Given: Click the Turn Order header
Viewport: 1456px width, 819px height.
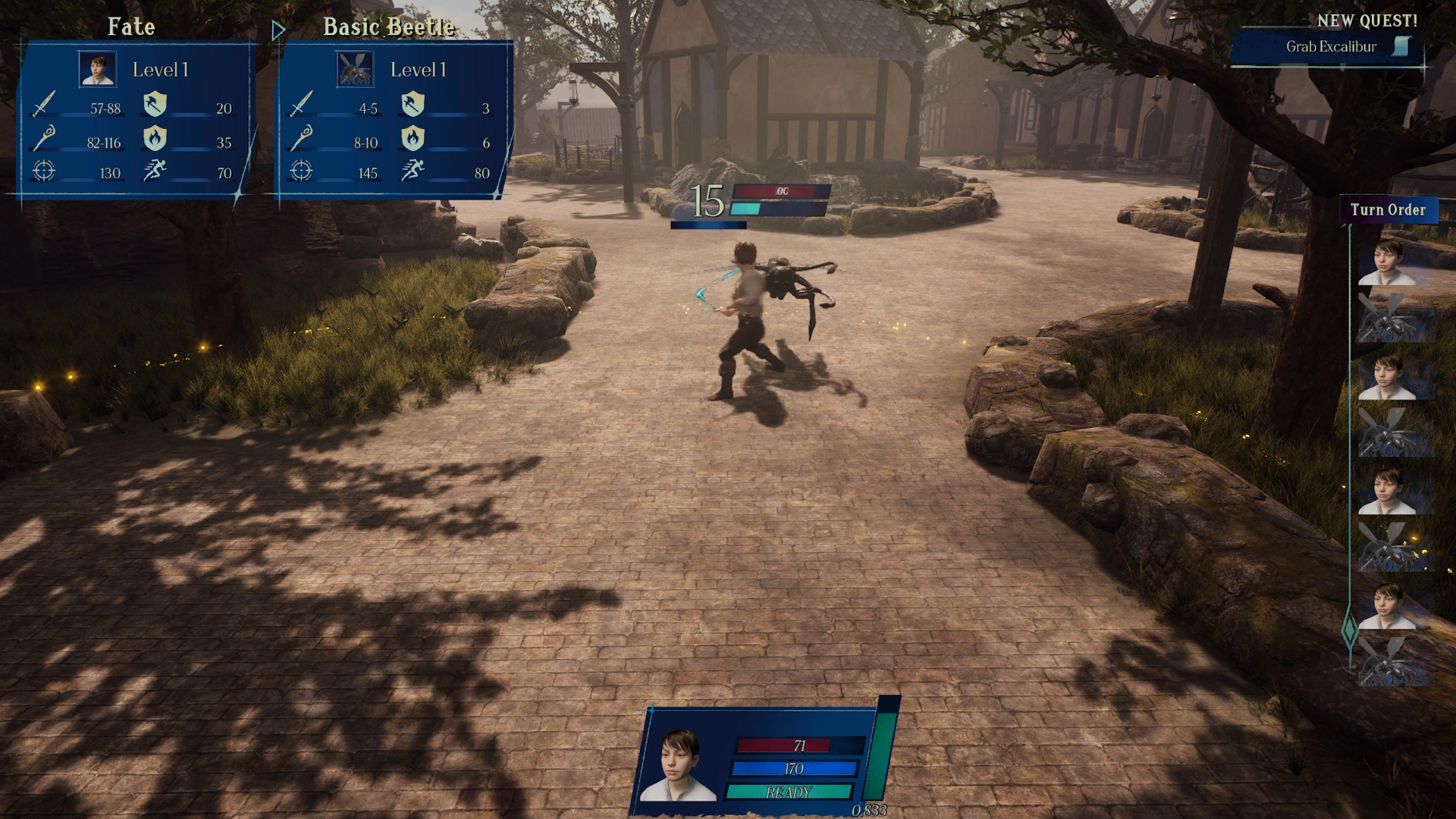Looking at the screenshot, I should point(1388,210).
